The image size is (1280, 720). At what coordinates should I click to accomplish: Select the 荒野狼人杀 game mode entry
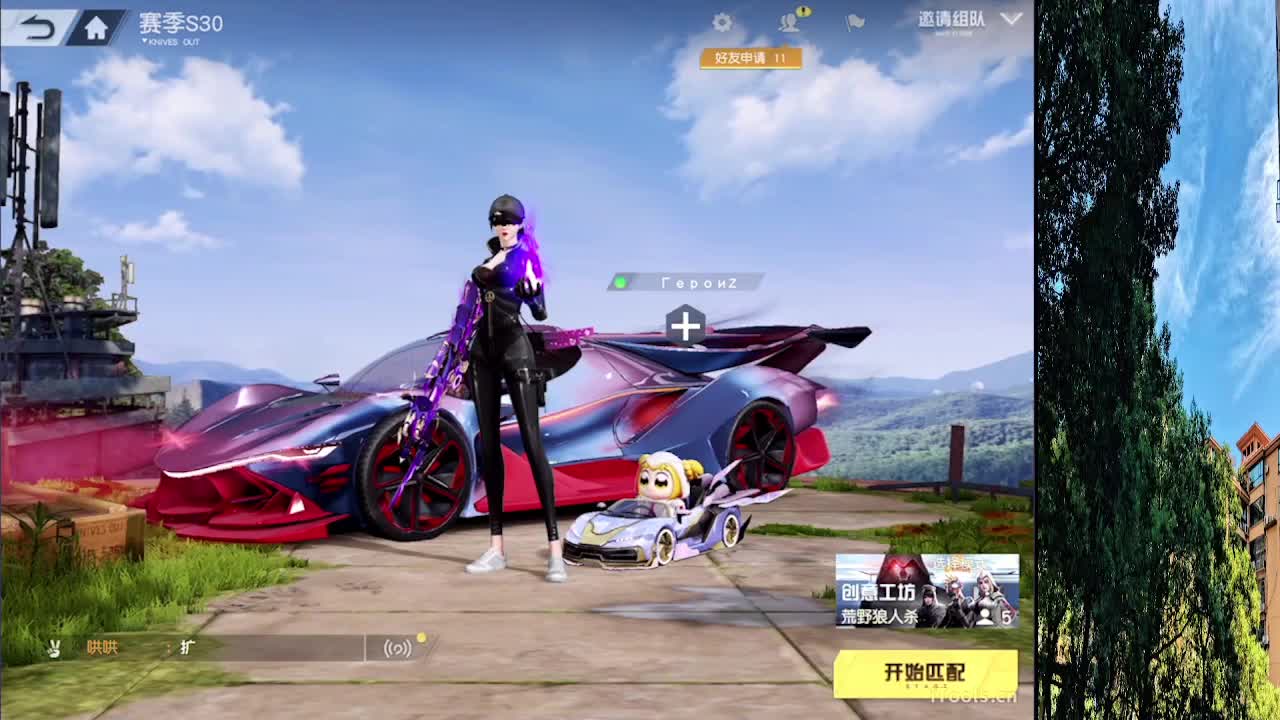pos(880,615)
